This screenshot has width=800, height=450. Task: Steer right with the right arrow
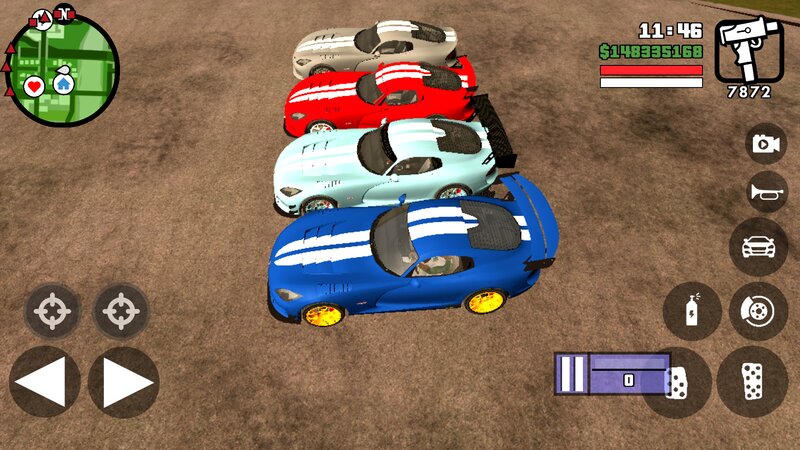click(124, 381)
